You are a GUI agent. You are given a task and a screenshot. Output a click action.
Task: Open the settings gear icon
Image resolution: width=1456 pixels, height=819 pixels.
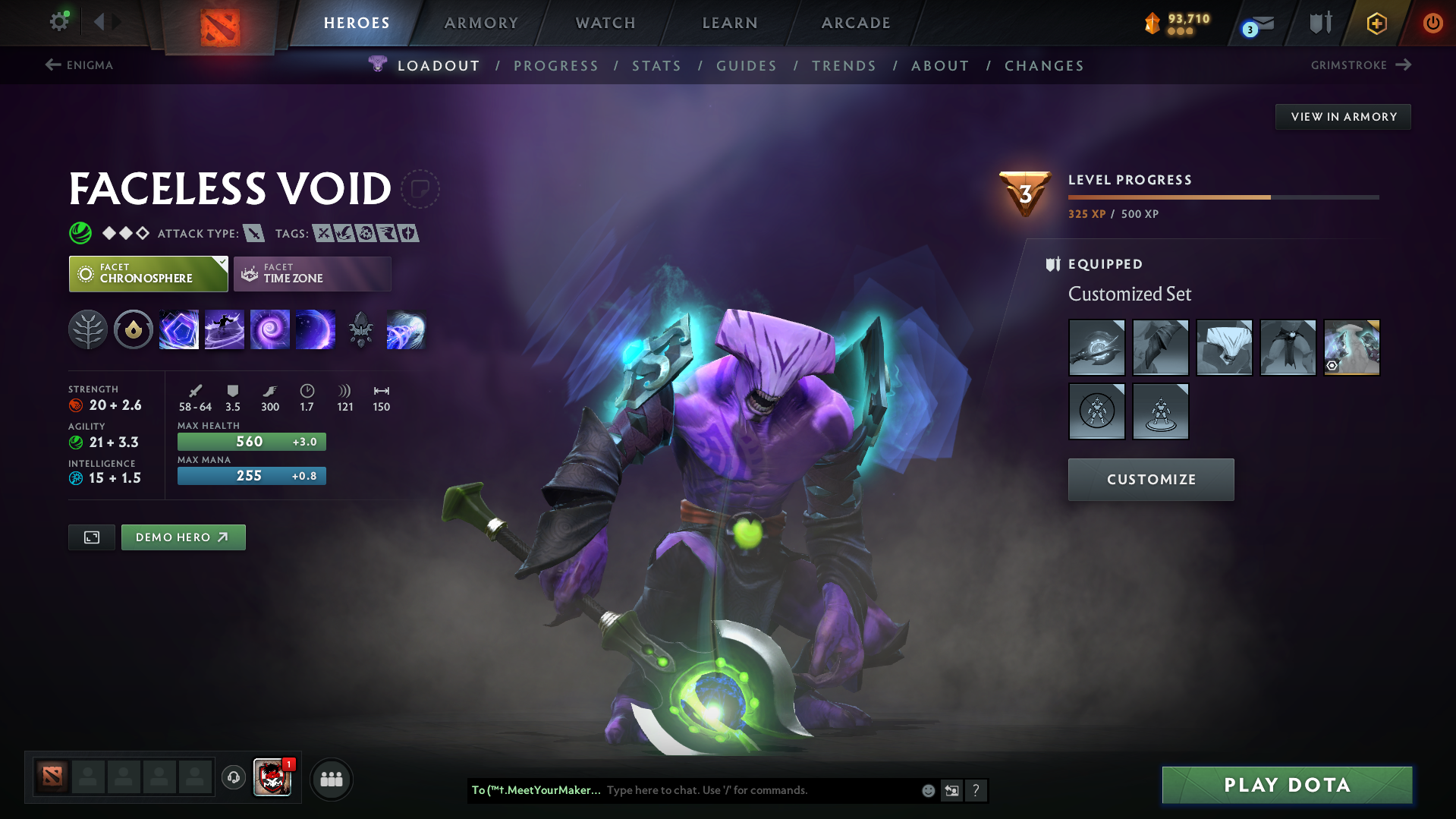[59, 21]
